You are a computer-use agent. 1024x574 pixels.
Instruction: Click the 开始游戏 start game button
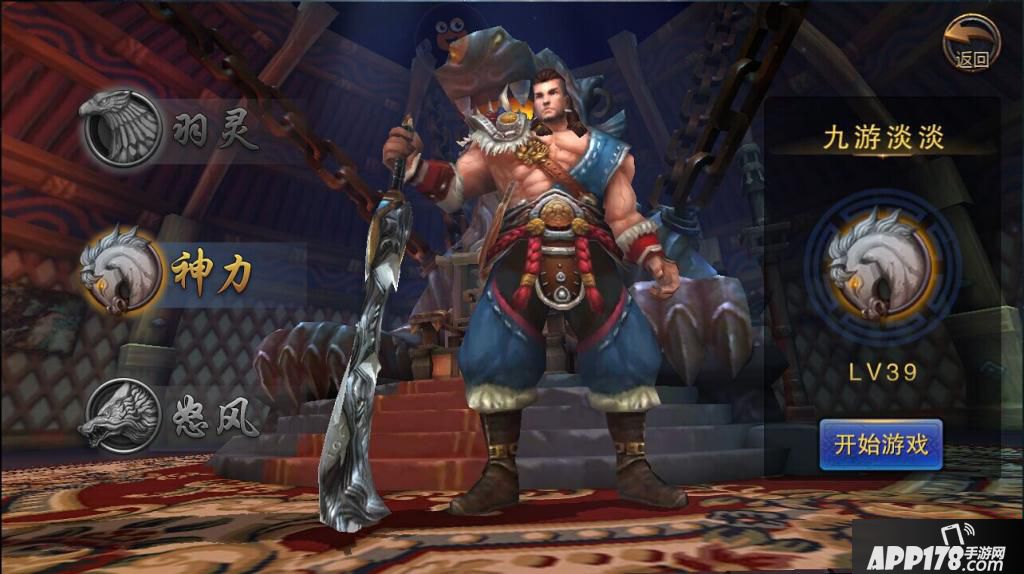point(881,444)
